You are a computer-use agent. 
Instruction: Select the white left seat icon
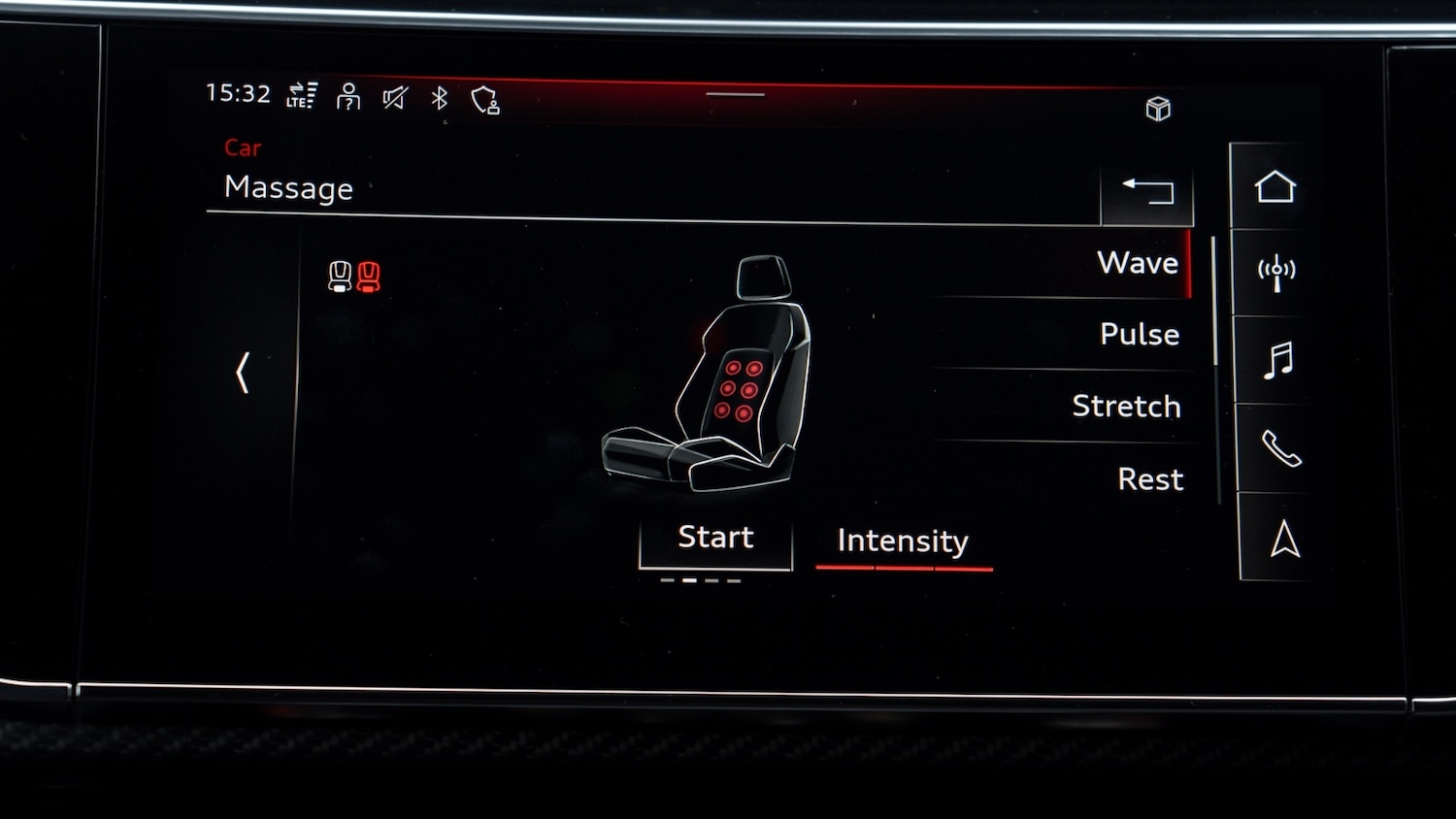340,277
